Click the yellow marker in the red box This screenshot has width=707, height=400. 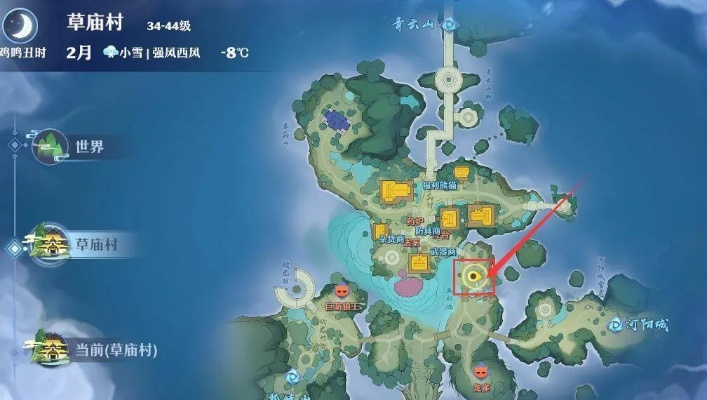(x=474, y=276)
